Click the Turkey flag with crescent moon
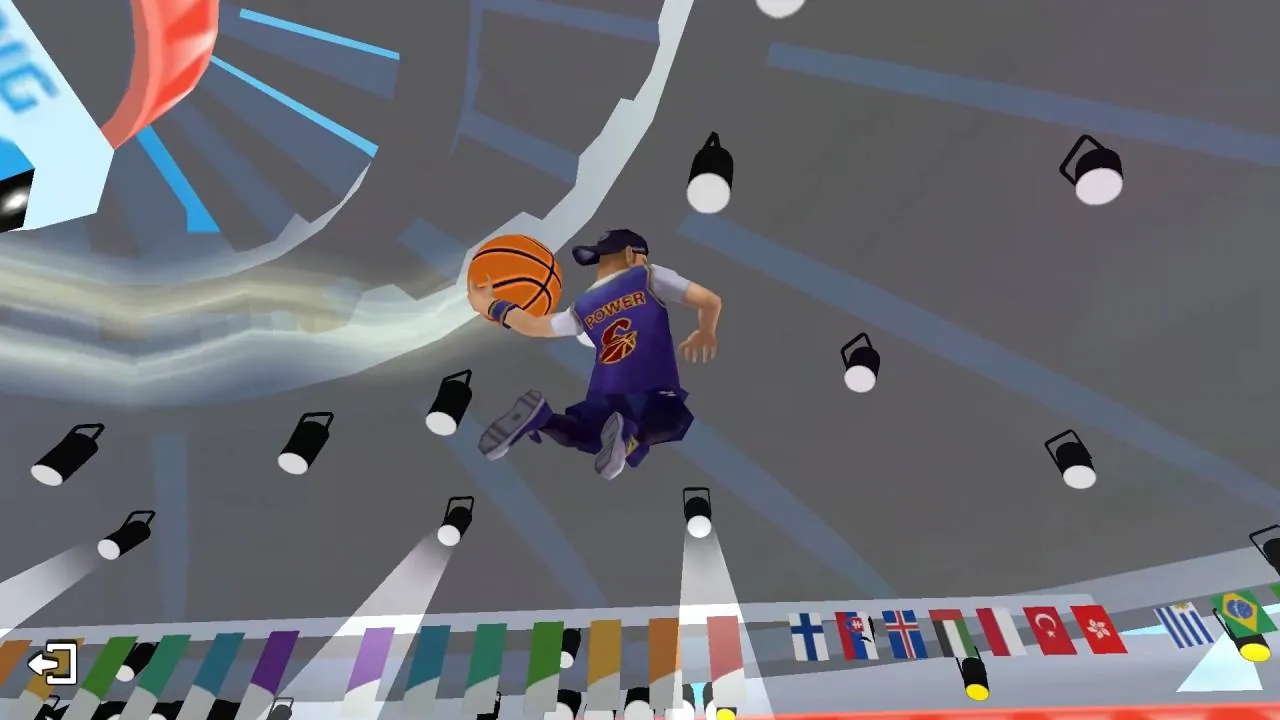The height and width of the screenshot is (720, 1280). 1048,630
